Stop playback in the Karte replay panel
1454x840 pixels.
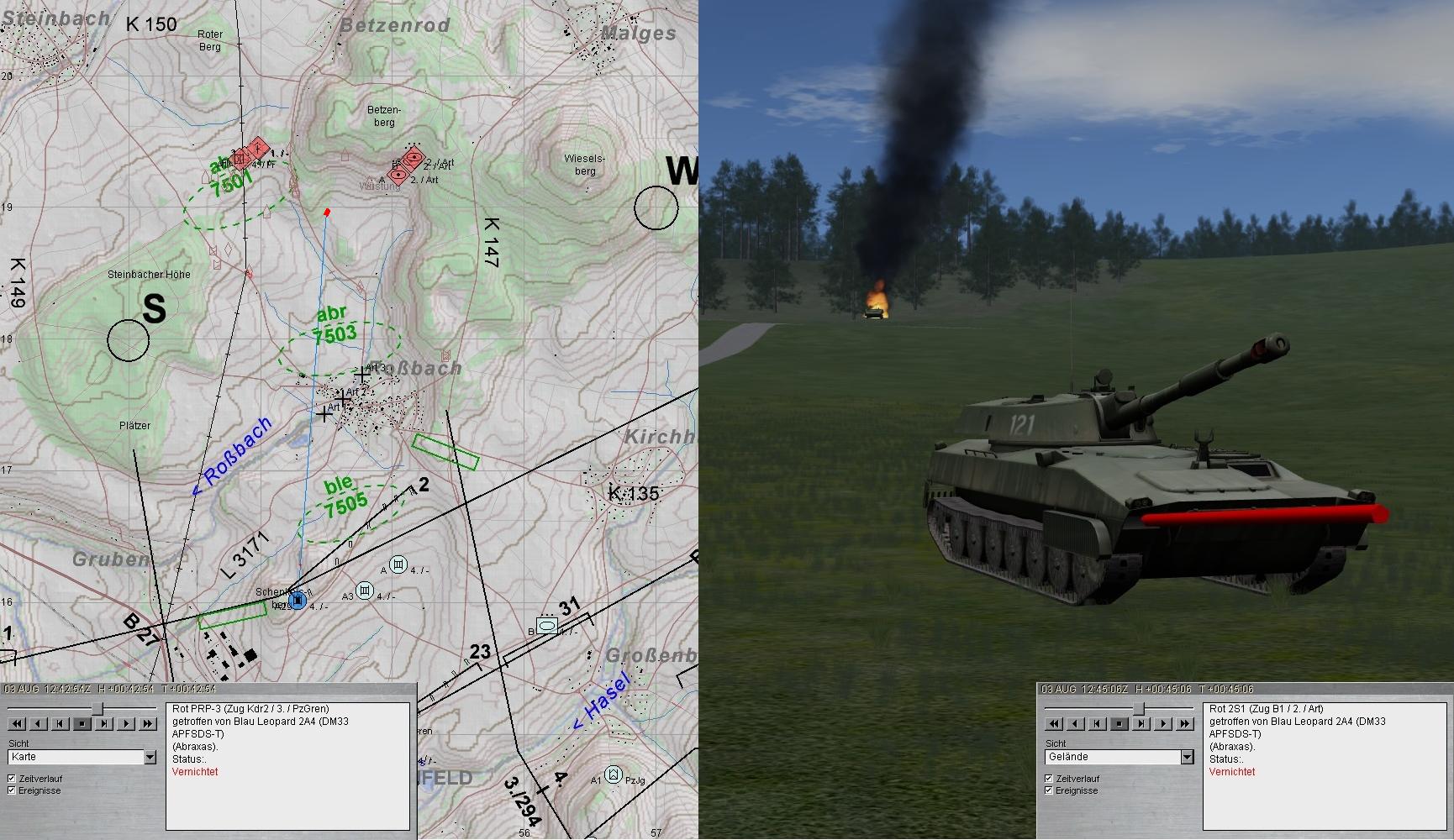tap(82, 723)
